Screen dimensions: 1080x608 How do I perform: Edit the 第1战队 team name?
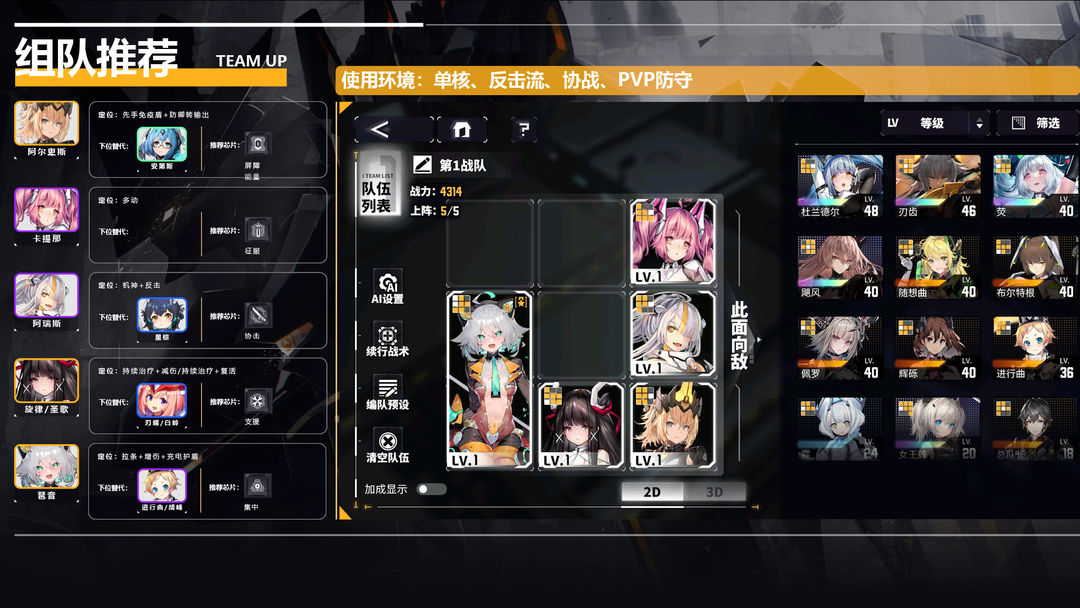tap(423, 165)
